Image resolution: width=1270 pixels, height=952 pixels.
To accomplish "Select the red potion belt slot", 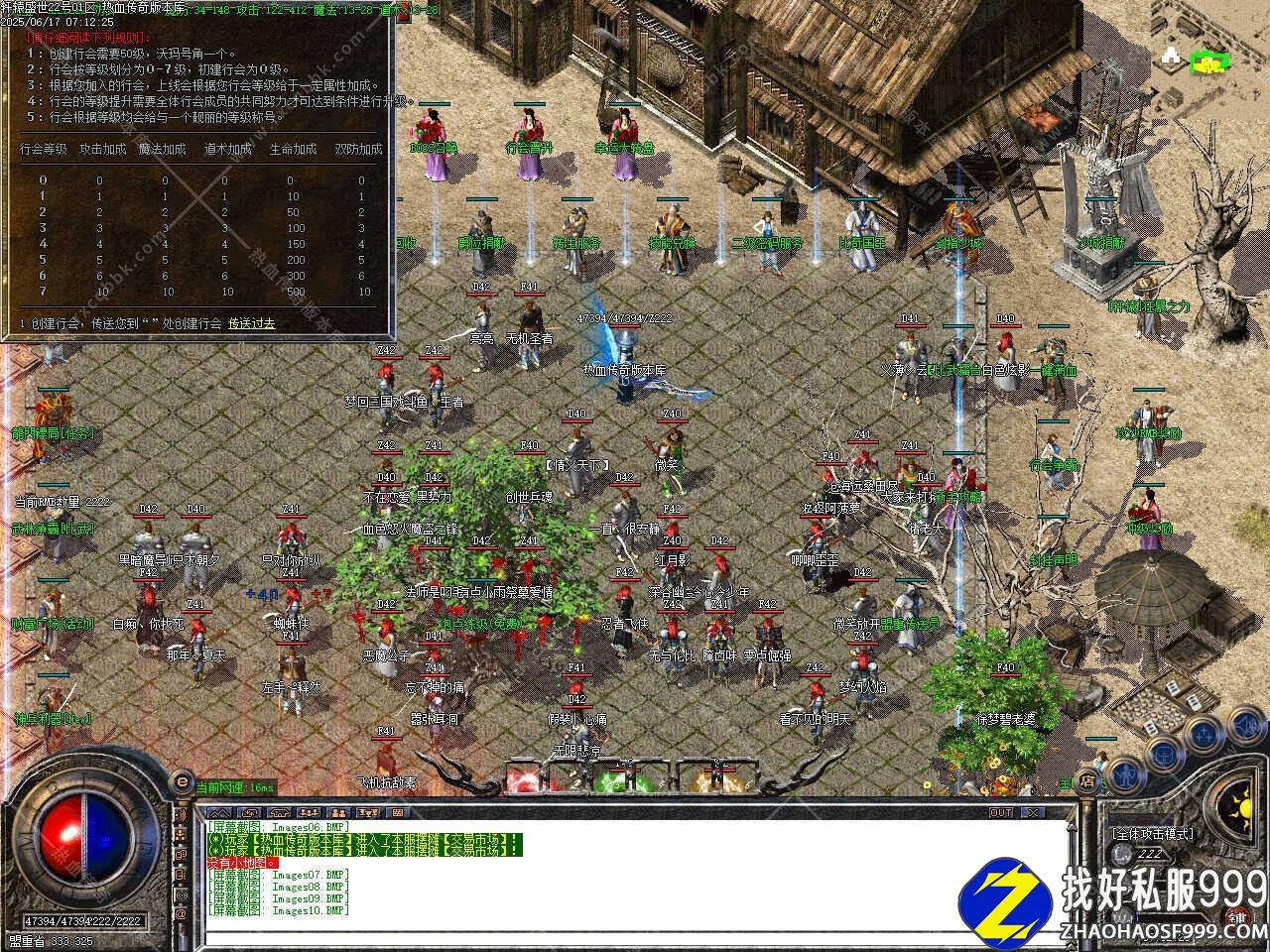I will pyautogui.click(x=524, y=777).
